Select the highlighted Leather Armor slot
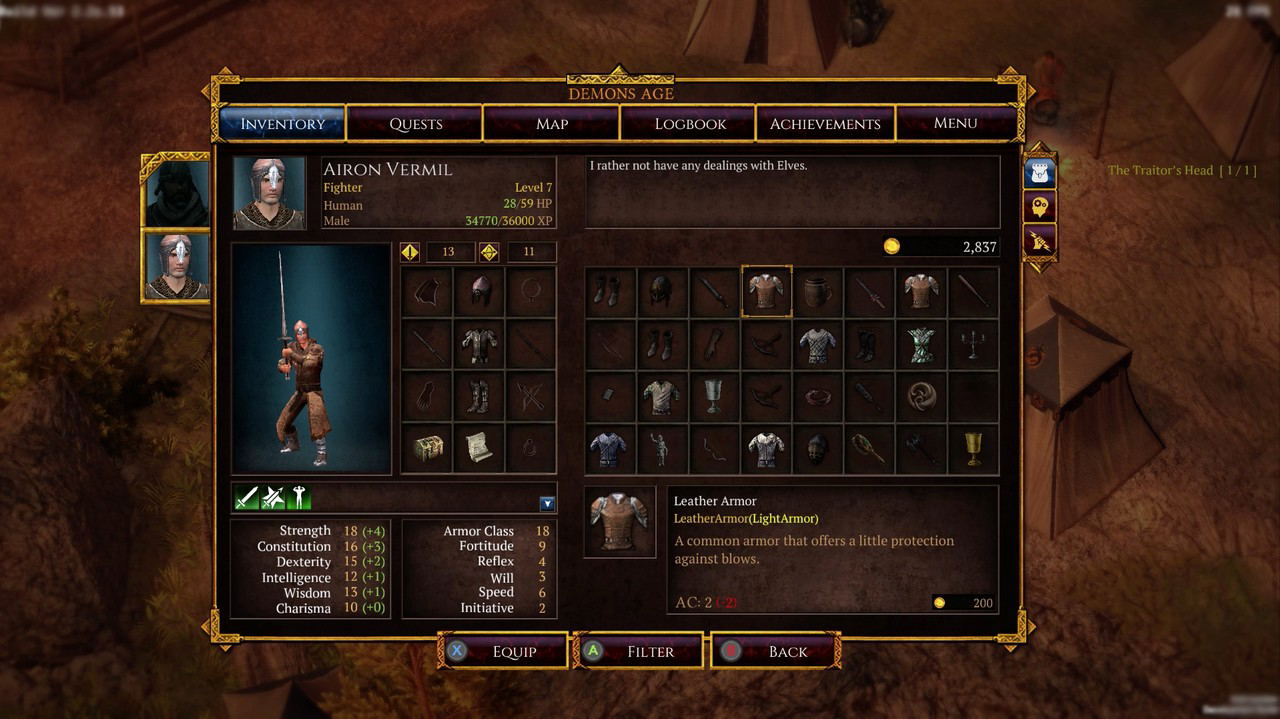The image size is (1280, 719). coord(766,292)
